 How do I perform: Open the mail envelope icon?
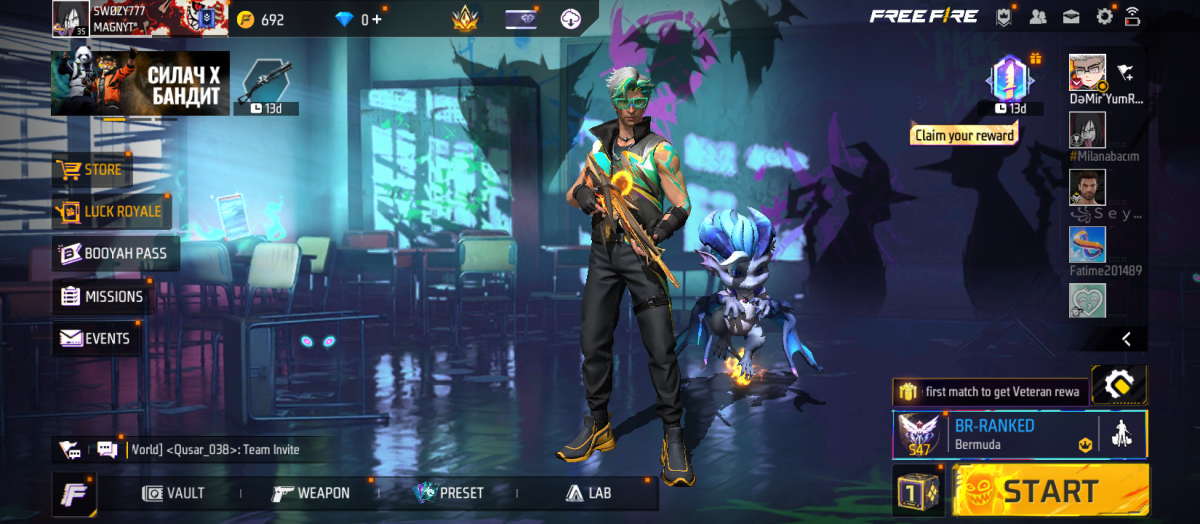1071,16
